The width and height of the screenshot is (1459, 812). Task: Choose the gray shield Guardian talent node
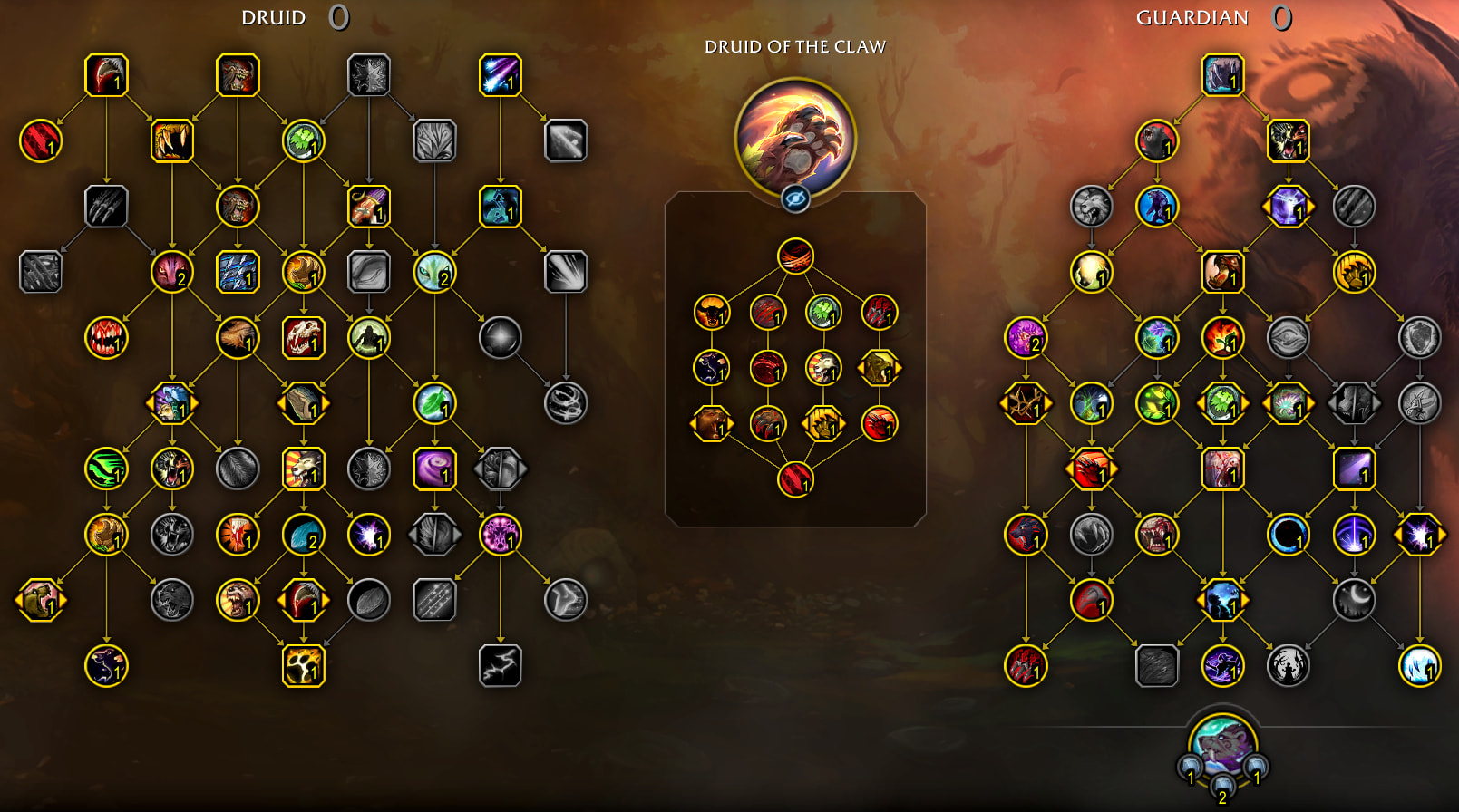[x=1419, y=337]
